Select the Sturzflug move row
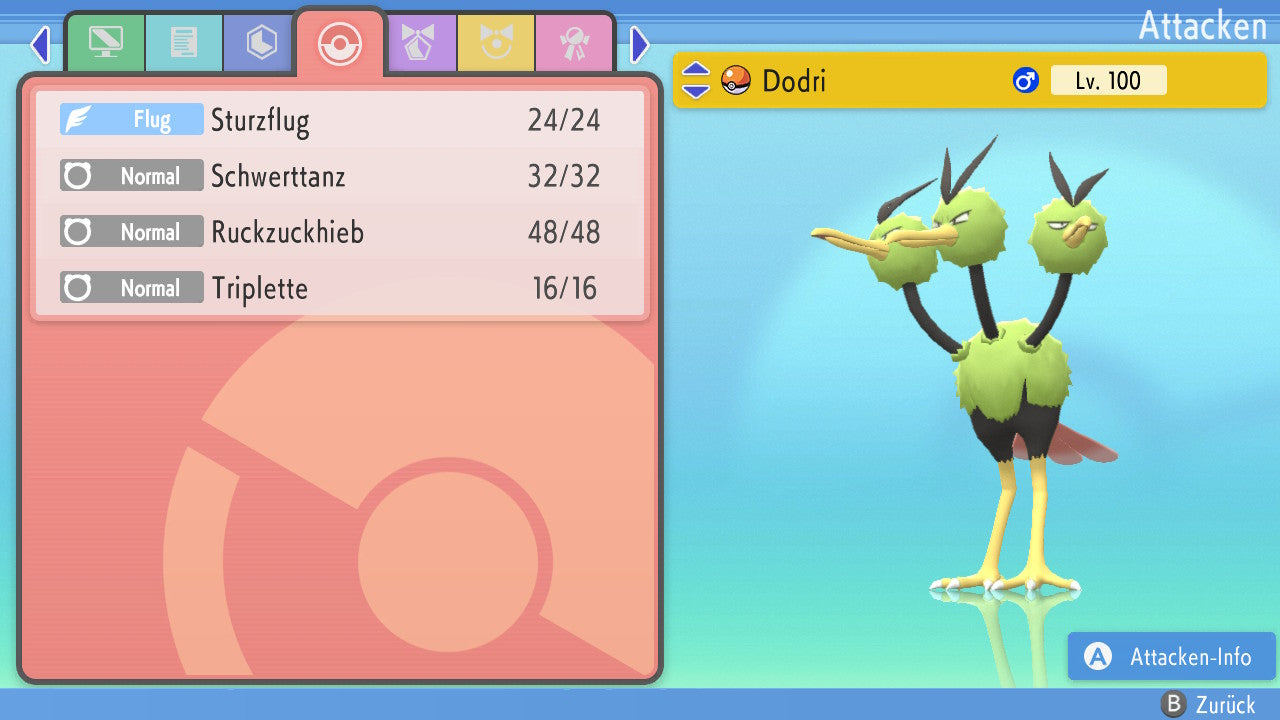The width and height of the screenshot is (1280, 720). click(340, 120)
